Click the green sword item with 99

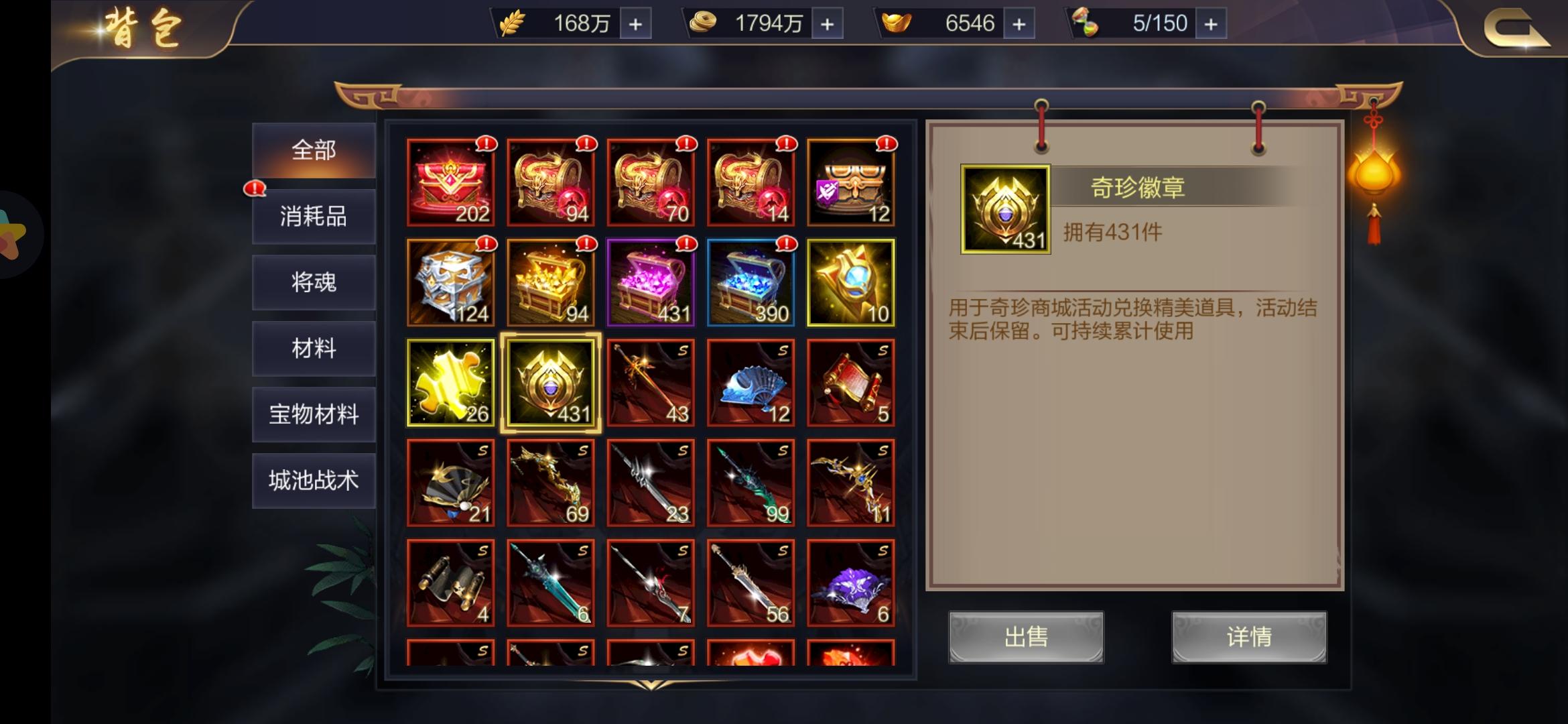pos(750,481)
